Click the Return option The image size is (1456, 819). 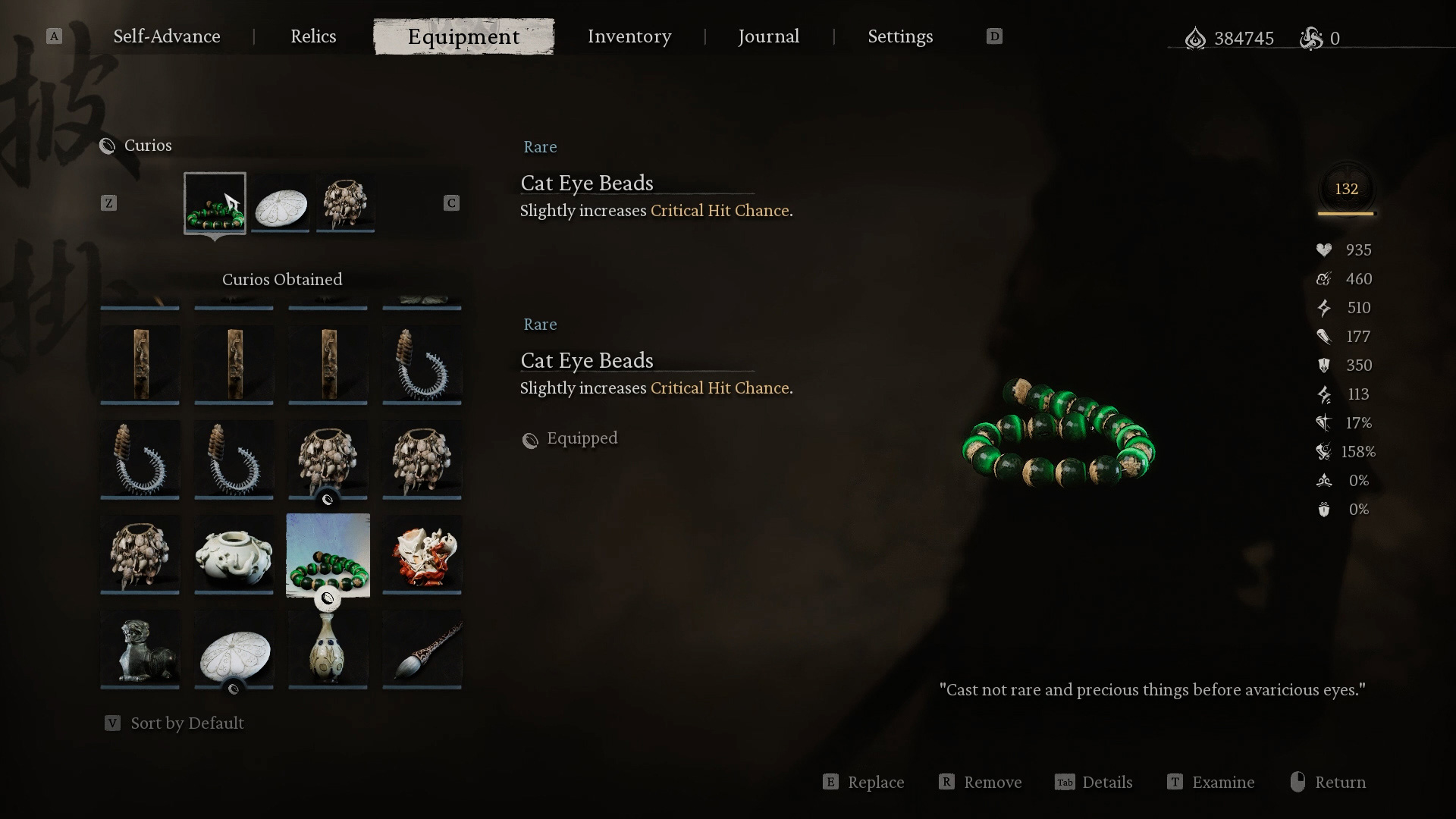(1339, 783)
